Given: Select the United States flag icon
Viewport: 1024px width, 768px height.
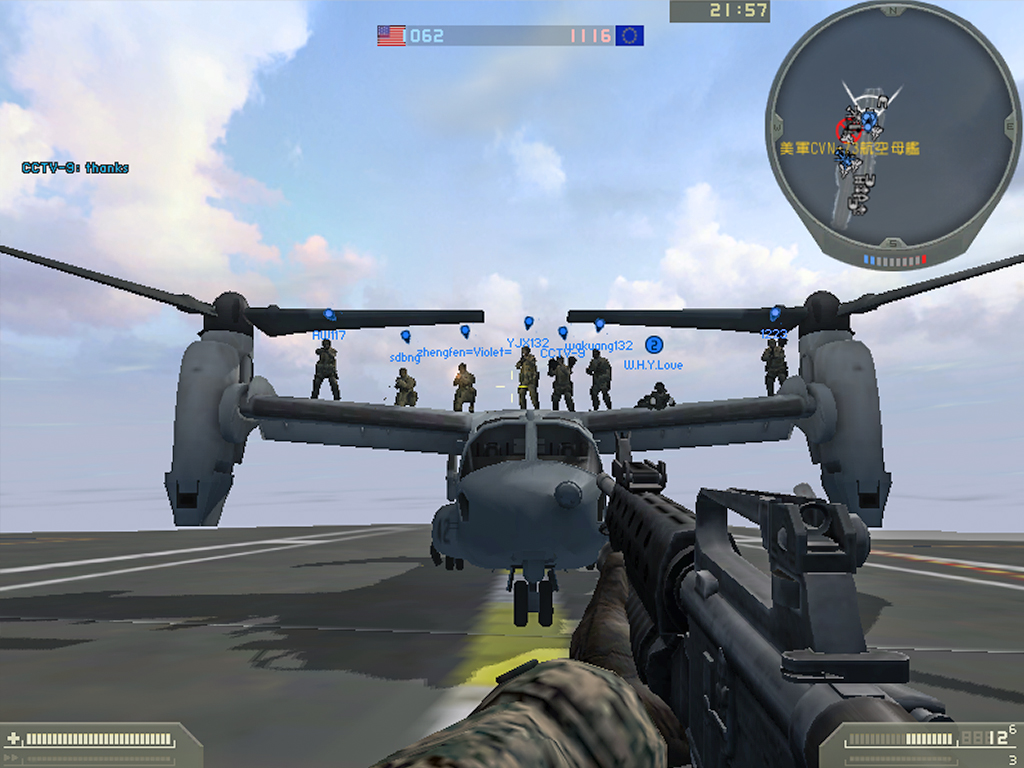Looking at the screenshot, I should [391, 36].
